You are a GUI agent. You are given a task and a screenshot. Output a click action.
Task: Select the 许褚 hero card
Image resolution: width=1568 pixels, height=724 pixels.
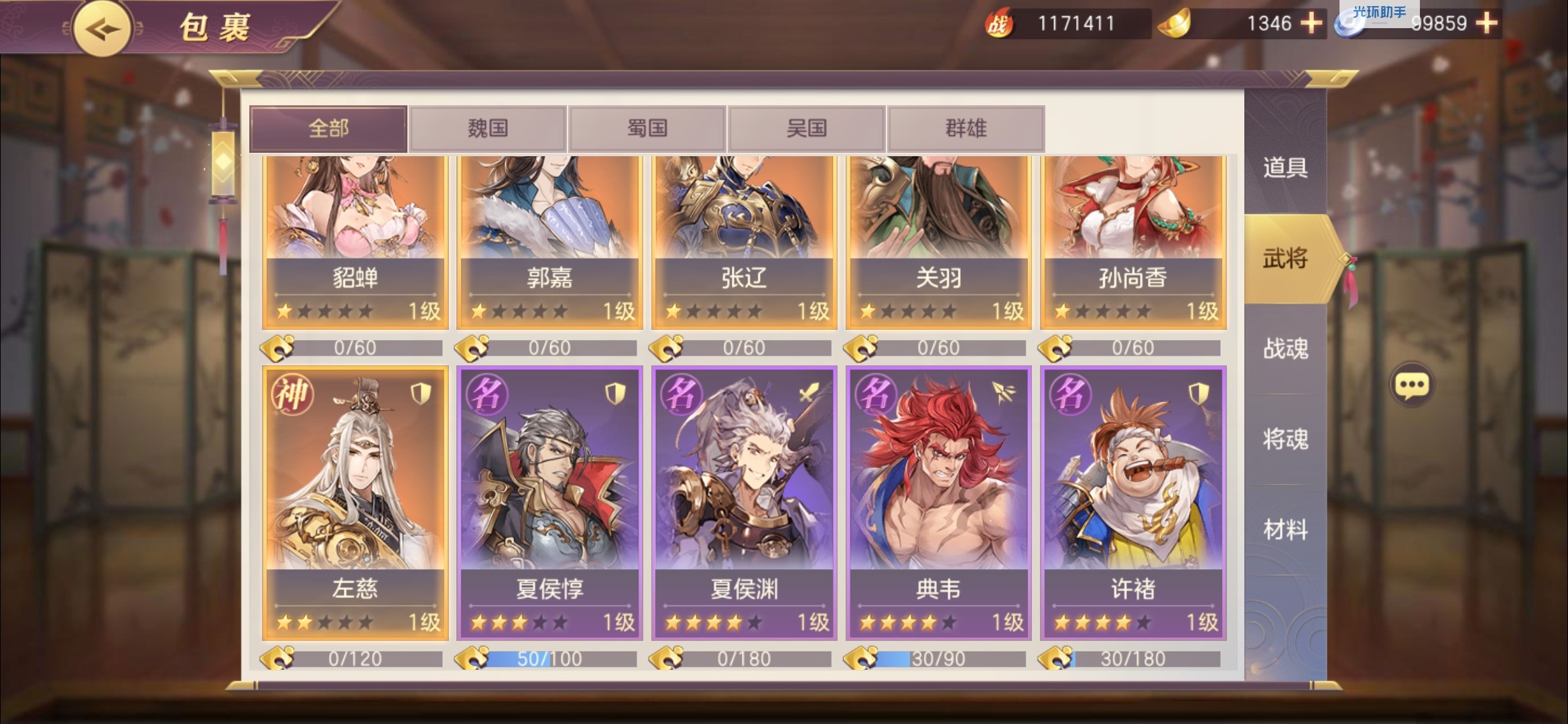coord(1132,503)
